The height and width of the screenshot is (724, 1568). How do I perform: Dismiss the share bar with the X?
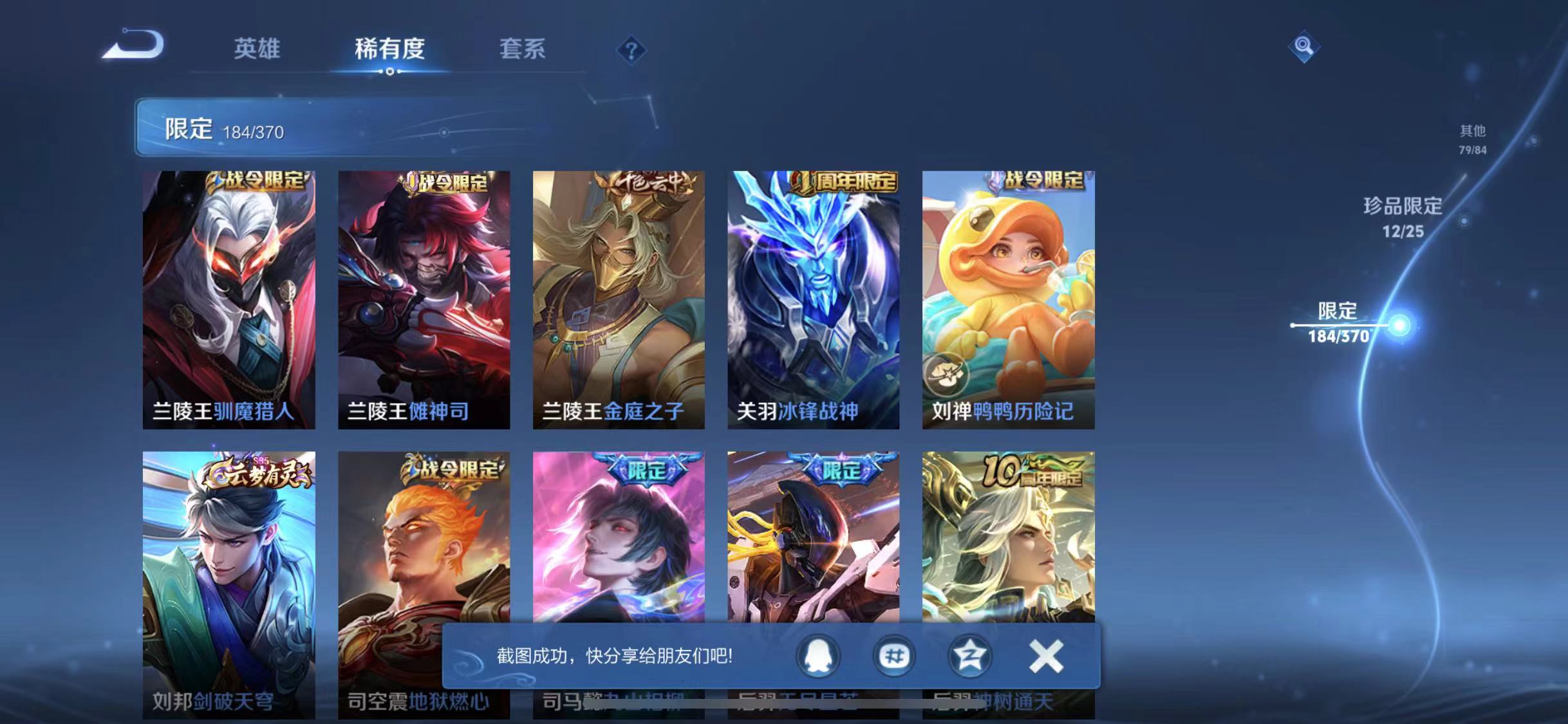(1045, 657)
